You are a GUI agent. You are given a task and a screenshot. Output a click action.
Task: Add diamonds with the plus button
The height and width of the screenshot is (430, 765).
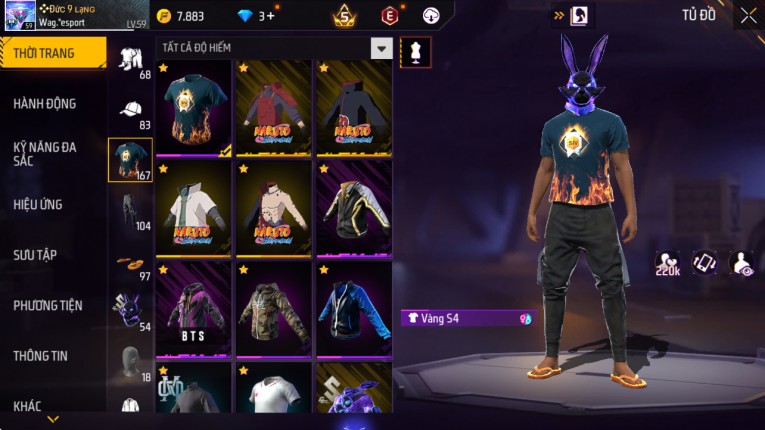270,16
